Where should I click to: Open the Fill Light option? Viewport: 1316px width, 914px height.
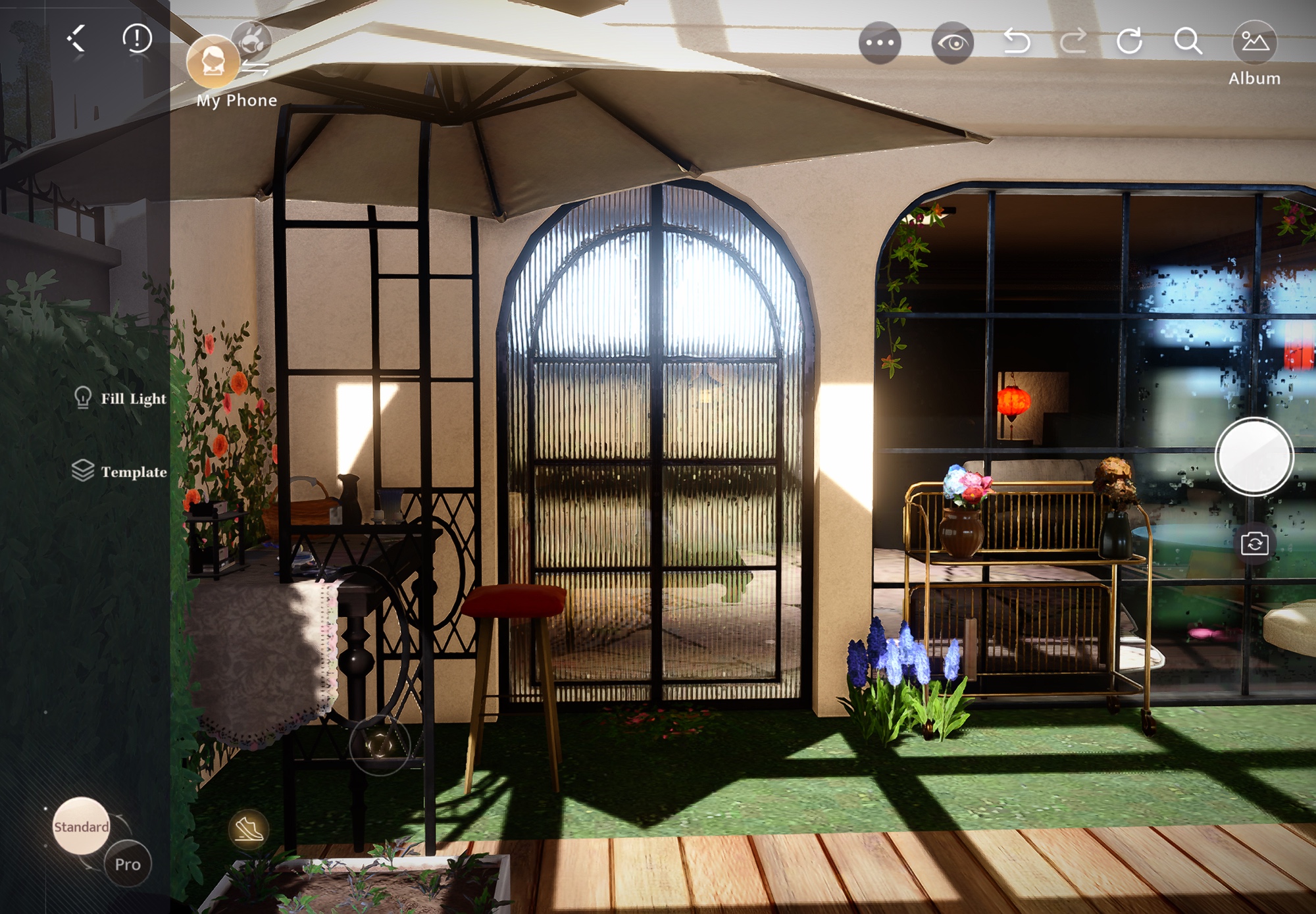pyautogui.click(x=120, y=398)
